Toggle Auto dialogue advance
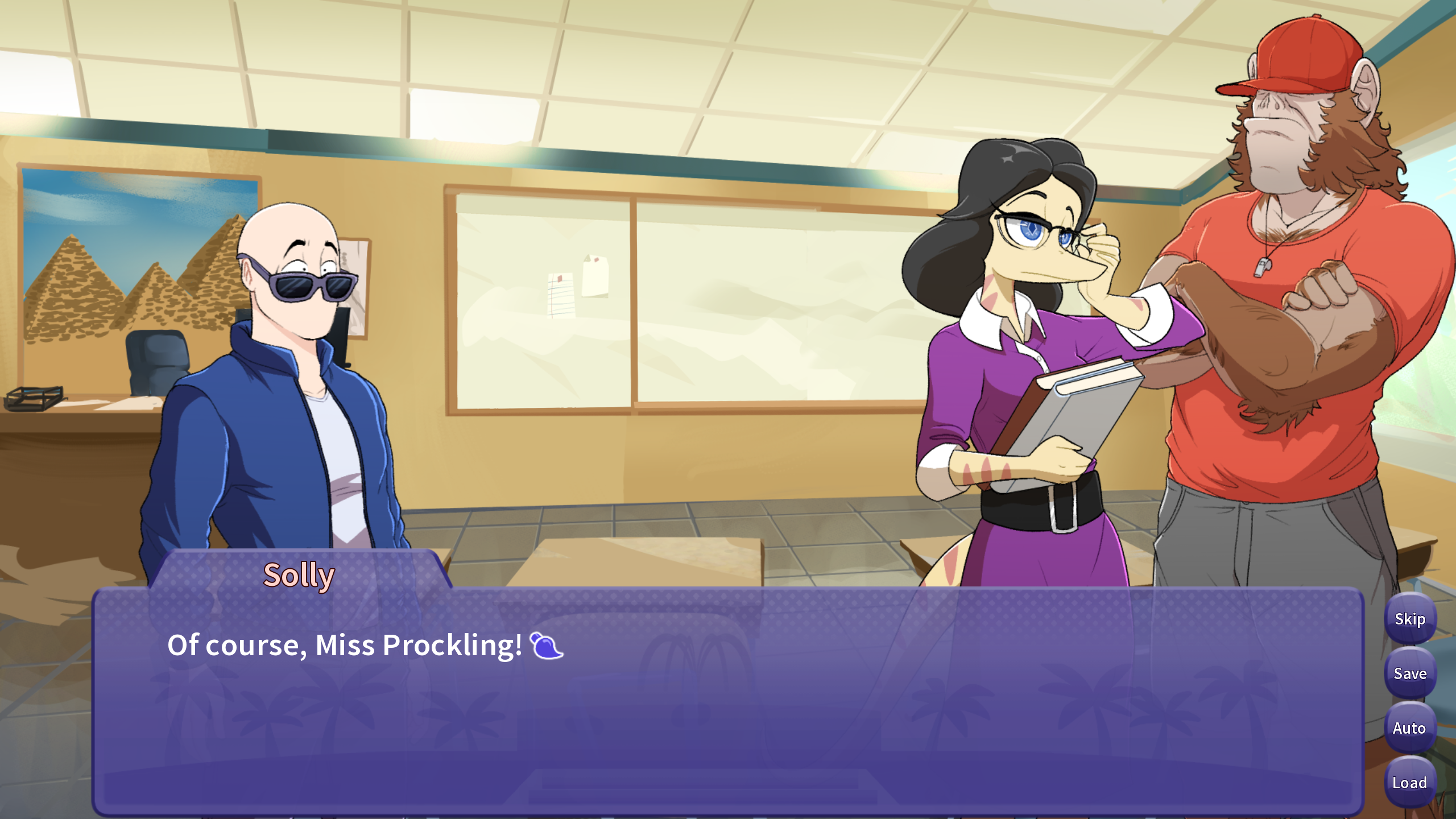 pyautogui.click(x=1409, y=728)
